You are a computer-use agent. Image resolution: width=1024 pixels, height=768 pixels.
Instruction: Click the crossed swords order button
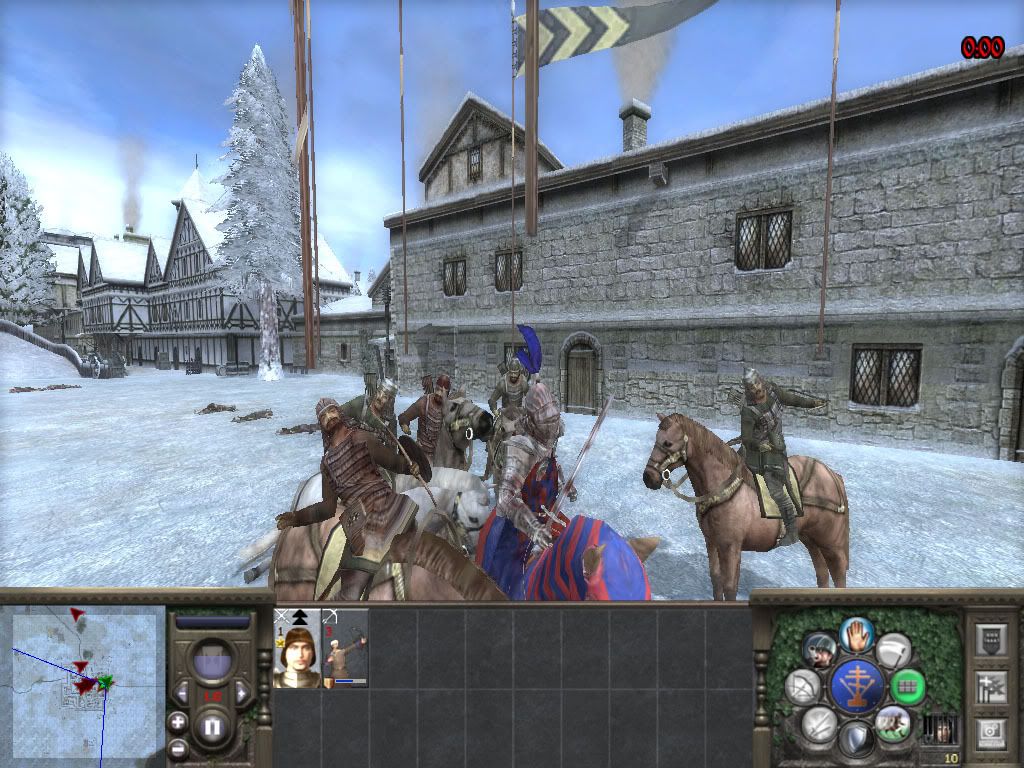pyautogui.click(x=819, y=723)
